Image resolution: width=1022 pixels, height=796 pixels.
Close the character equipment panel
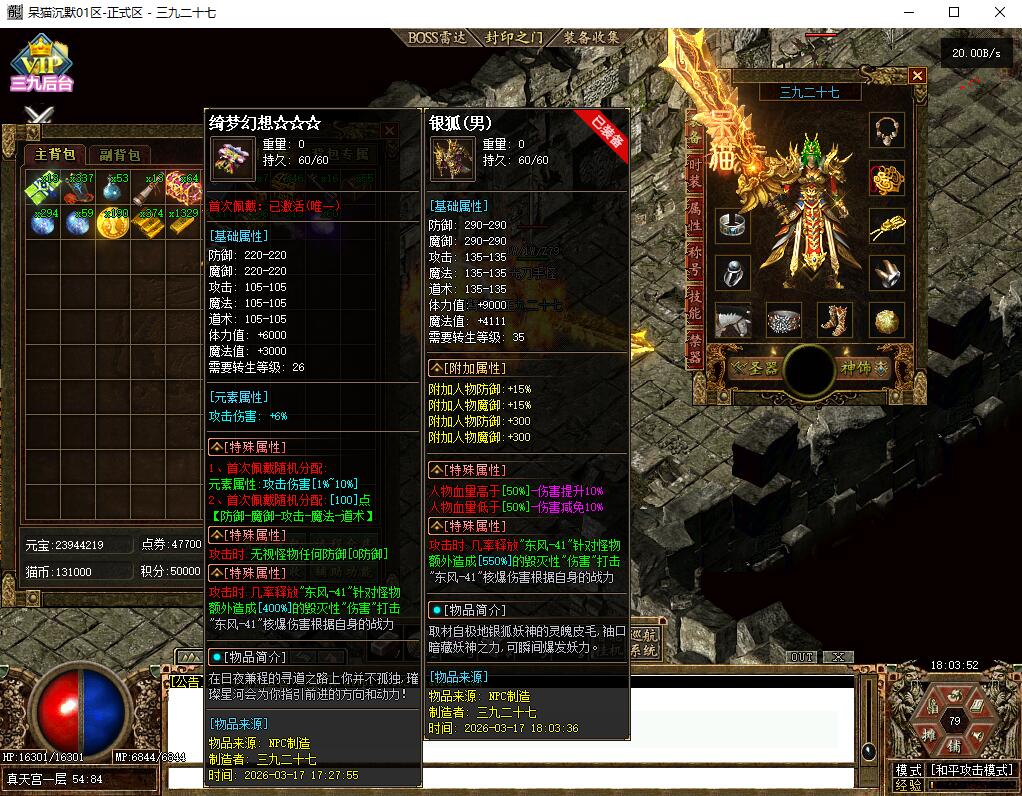click(917, 76)
